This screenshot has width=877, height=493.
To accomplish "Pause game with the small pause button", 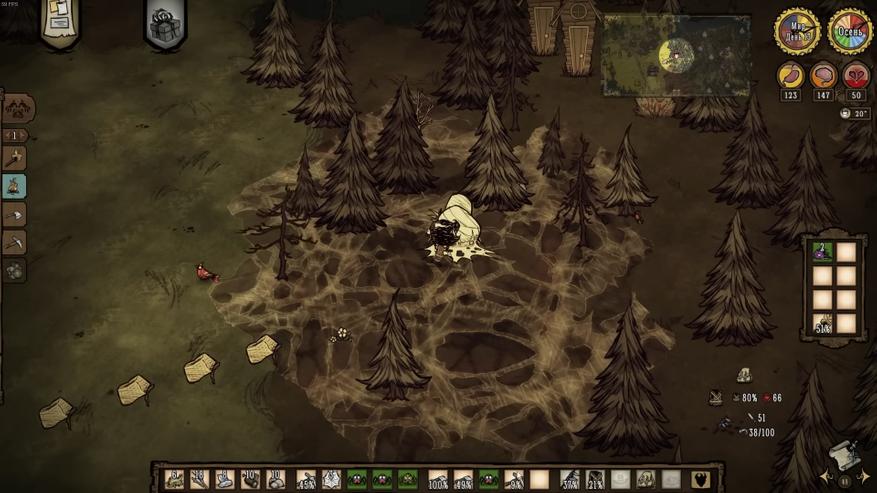I will click(845, 481).
